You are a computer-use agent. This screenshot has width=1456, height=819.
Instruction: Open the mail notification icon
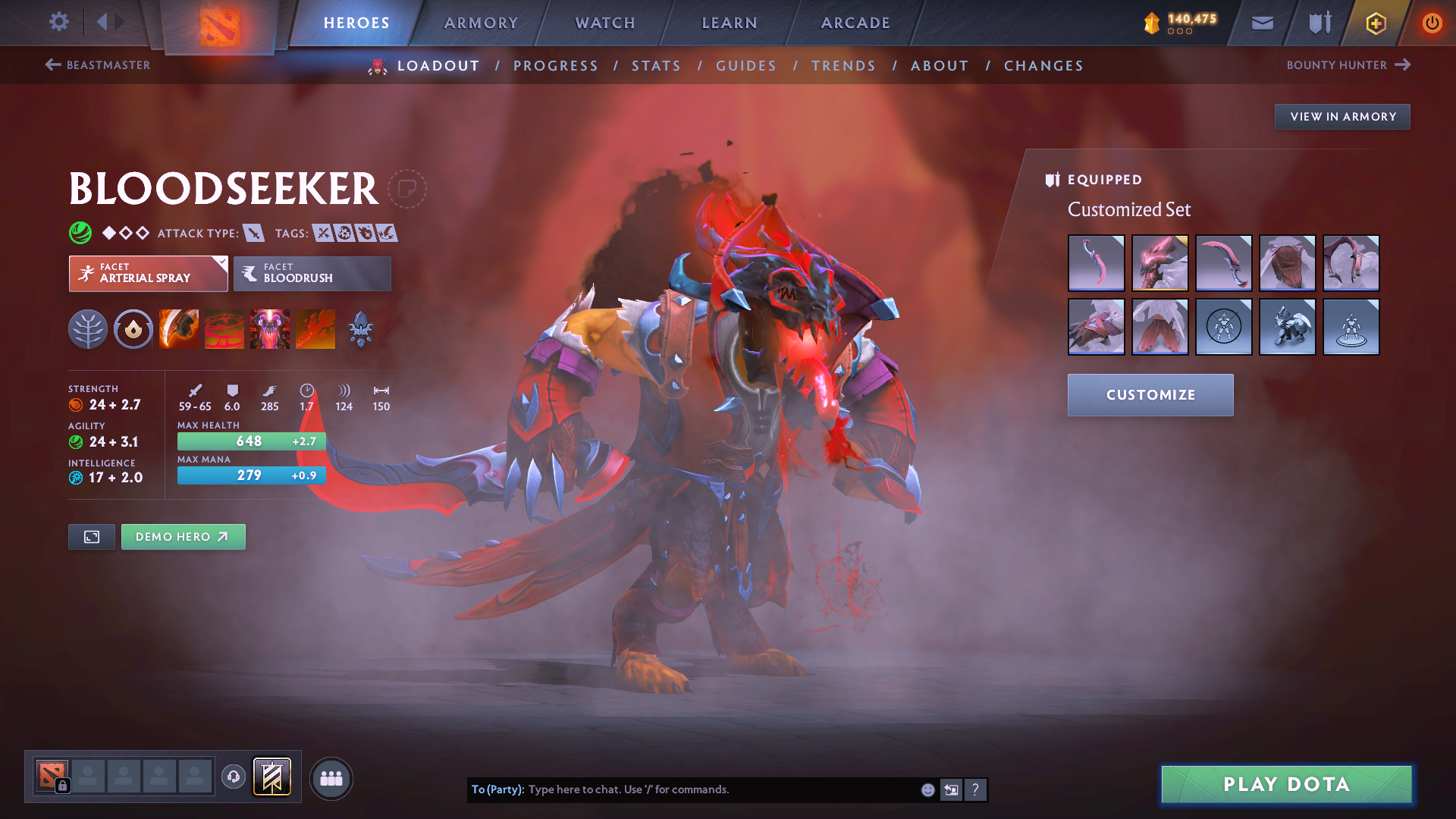(1261, 23)
